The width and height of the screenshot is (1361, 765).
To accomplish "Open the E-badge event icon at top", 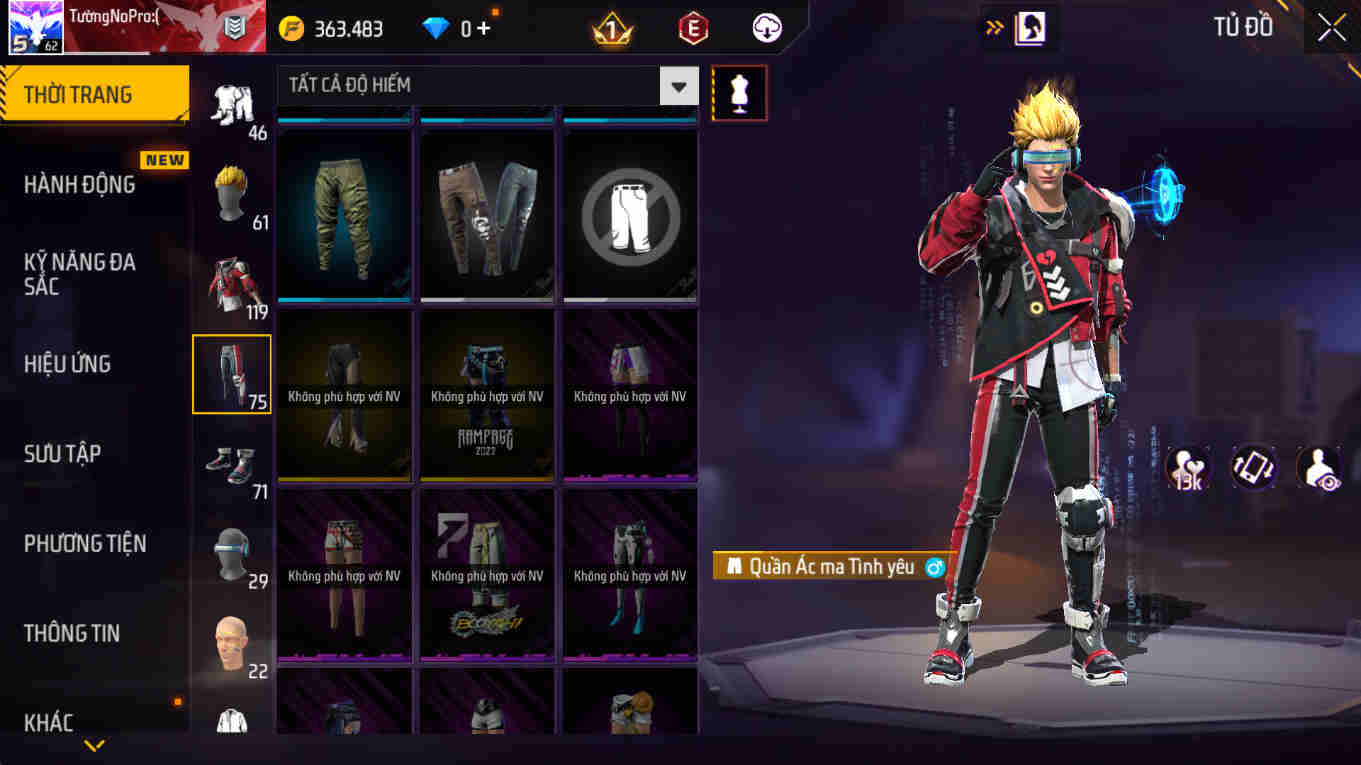I will (x=691, y=28).
